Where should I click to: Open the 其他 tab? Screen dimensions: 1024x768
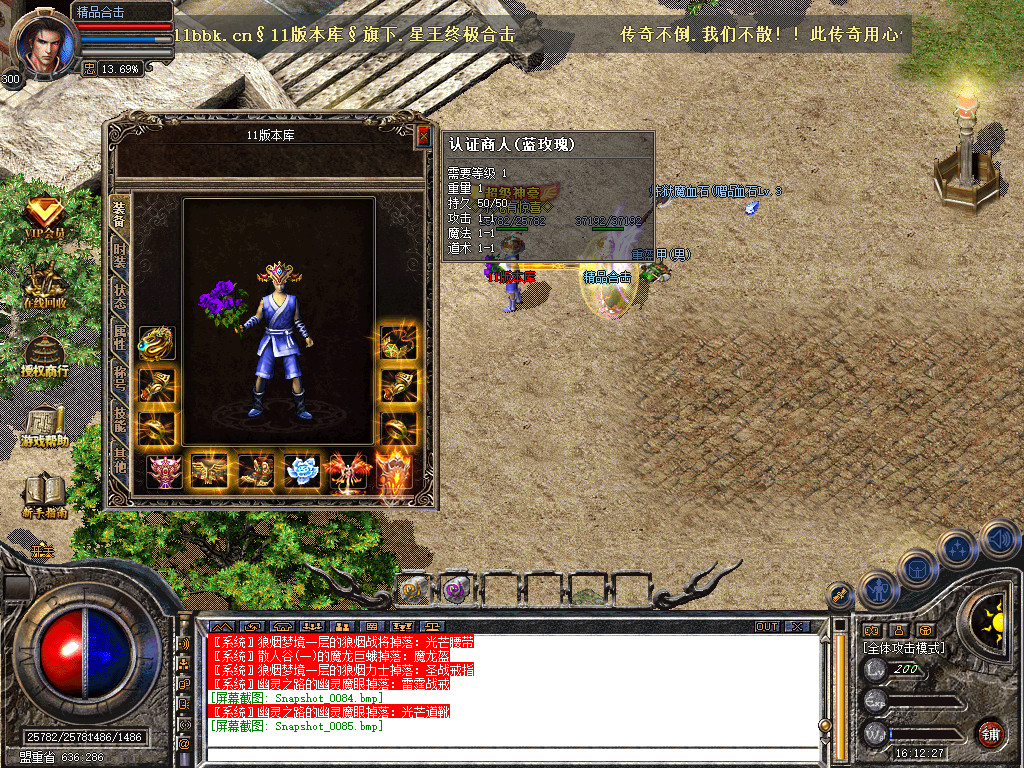(x=120, y=462)
